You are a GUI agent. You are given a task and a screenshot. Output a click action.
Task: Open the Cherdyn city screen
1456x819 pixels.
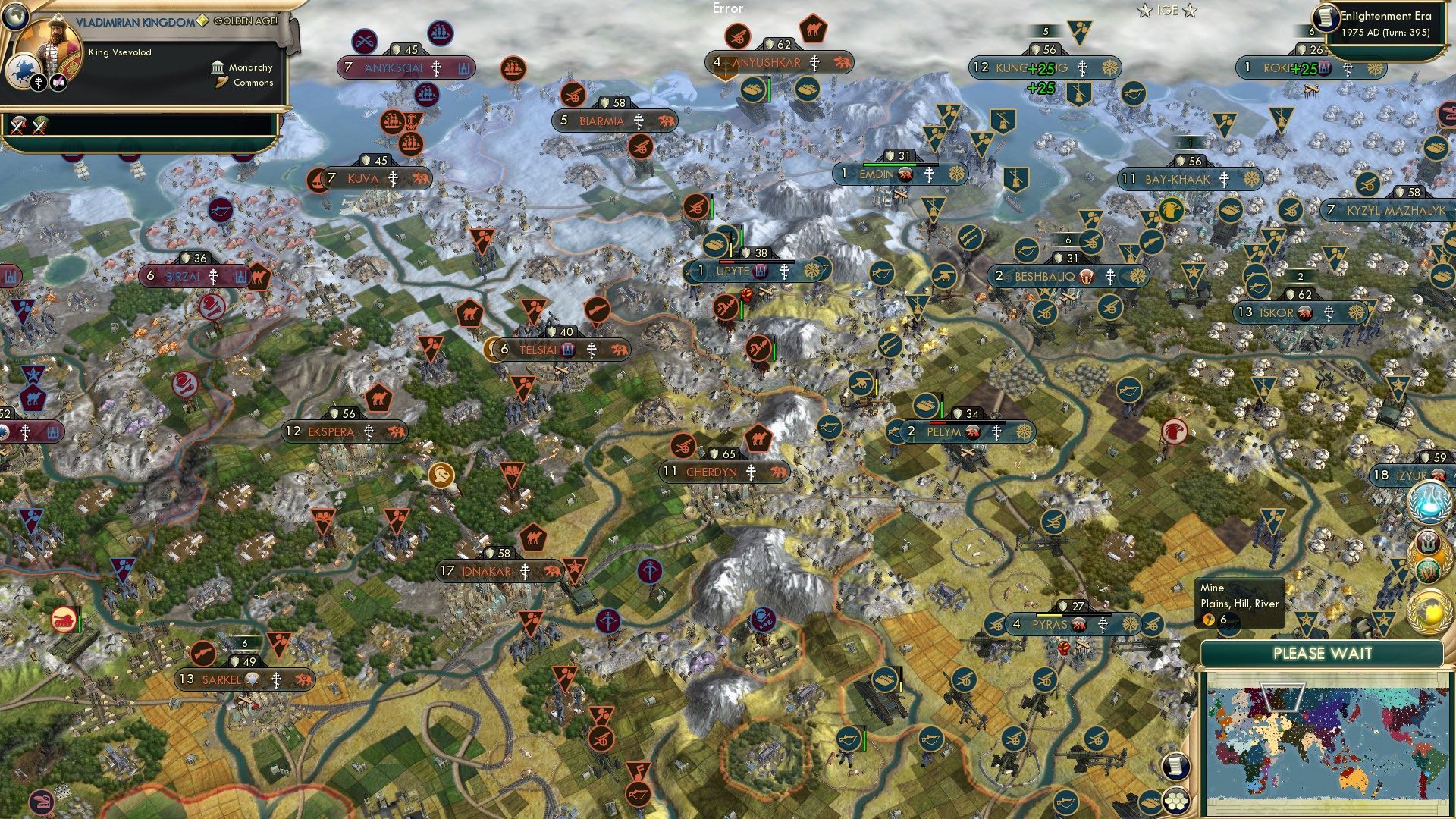[713, 472]
